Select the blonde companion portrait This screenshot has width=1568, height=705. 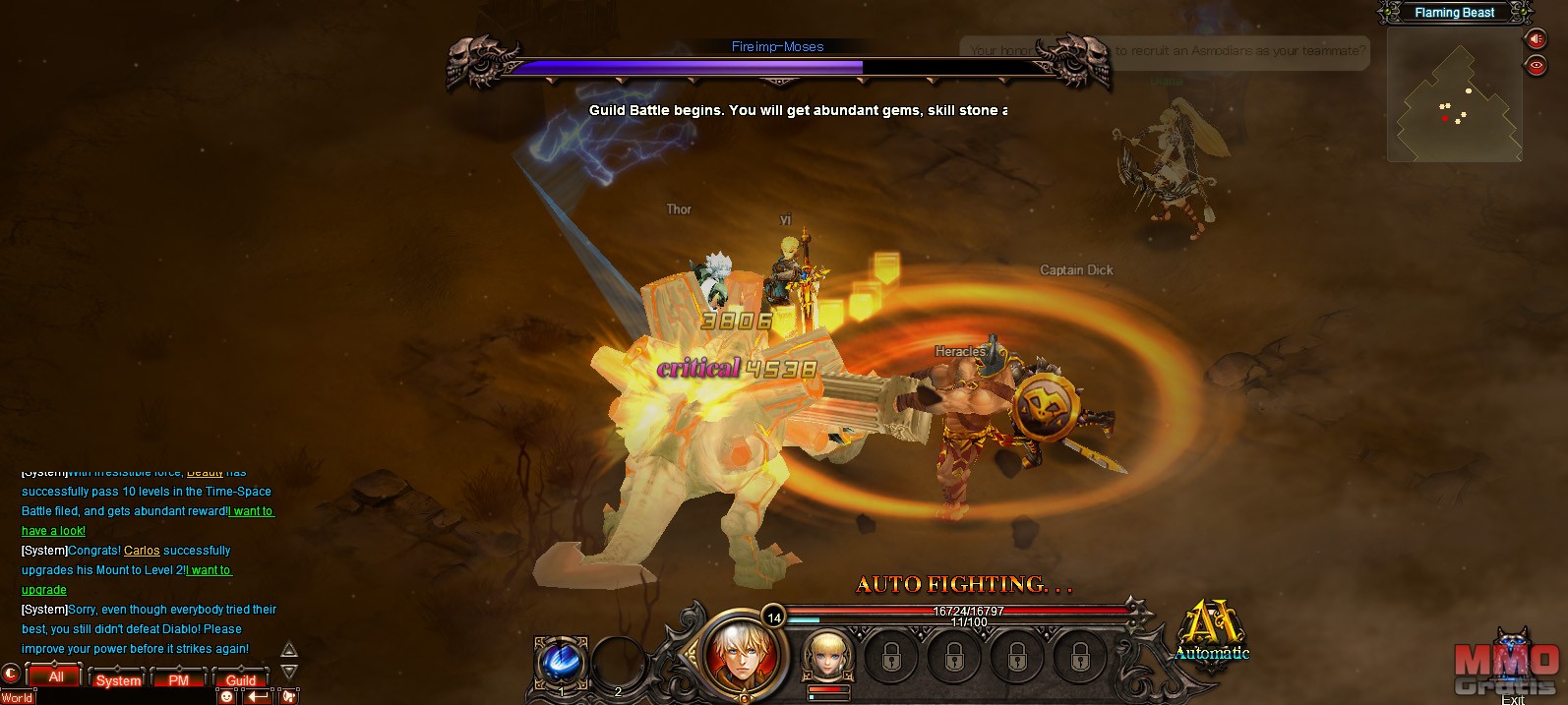[x=827, y=655]
